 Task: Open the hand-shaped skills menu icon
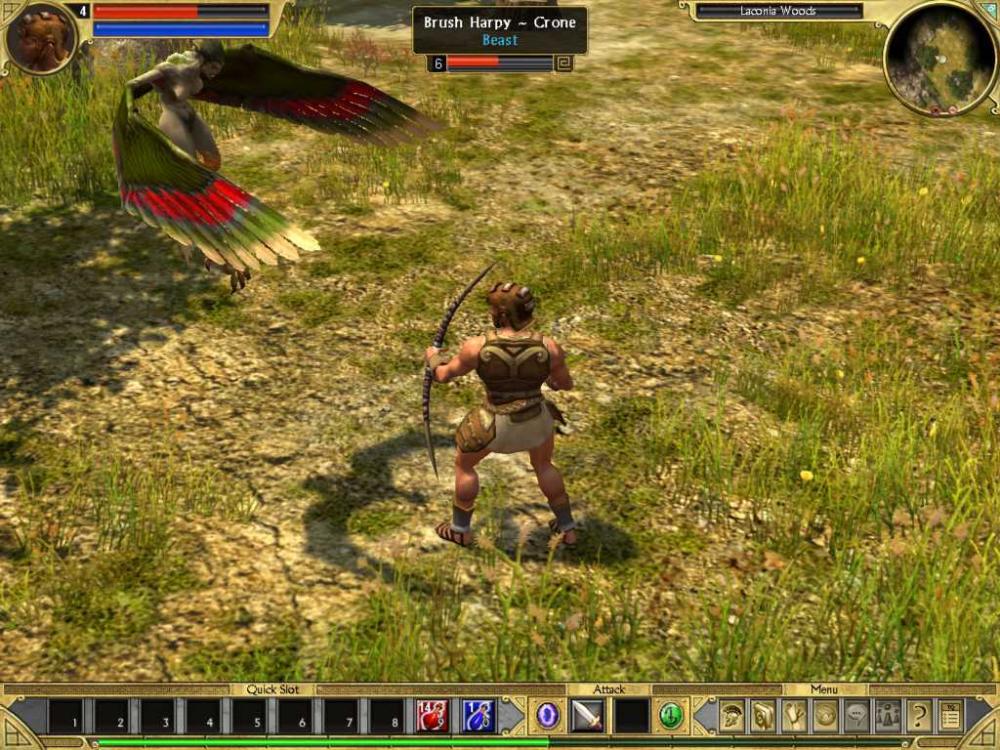[795, 716]
